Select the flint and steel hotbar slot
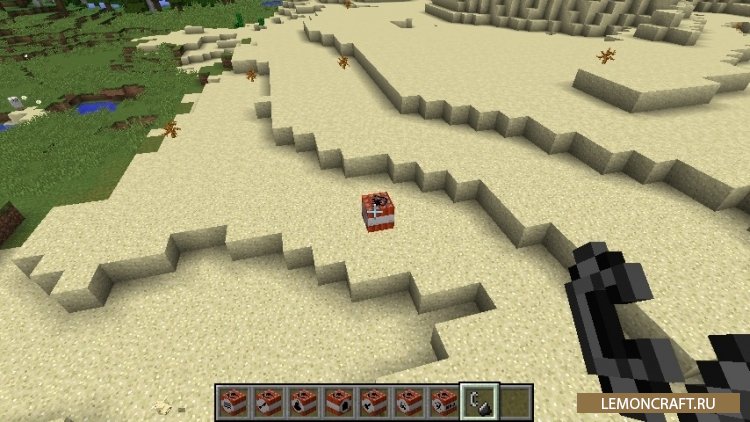The width and height of the screenshot is (750, 422). (x=478, y=402)
